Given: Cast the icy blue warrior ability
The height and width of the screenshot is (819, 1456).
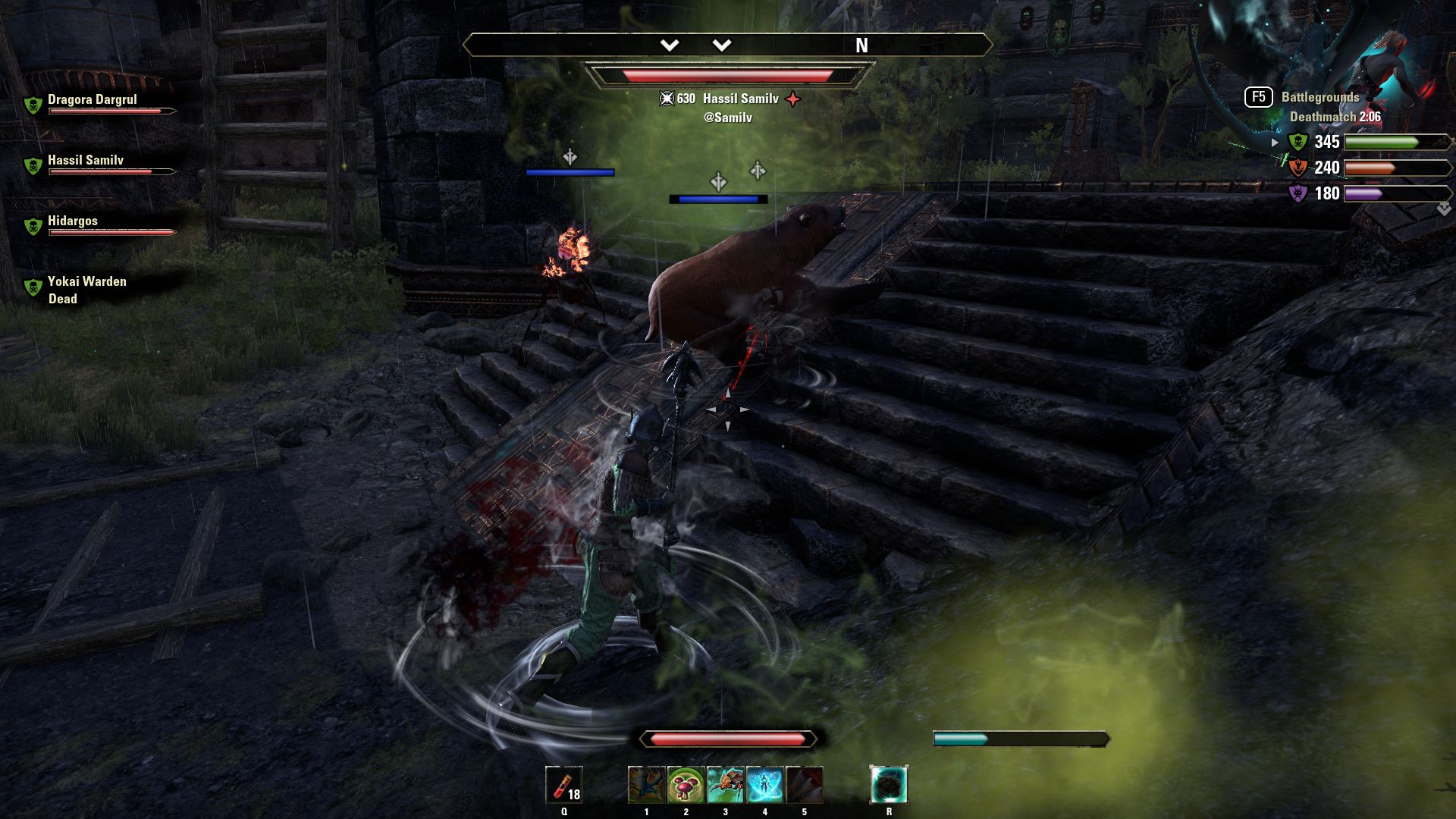Looking at the screenshot, I should click(764, 784).
